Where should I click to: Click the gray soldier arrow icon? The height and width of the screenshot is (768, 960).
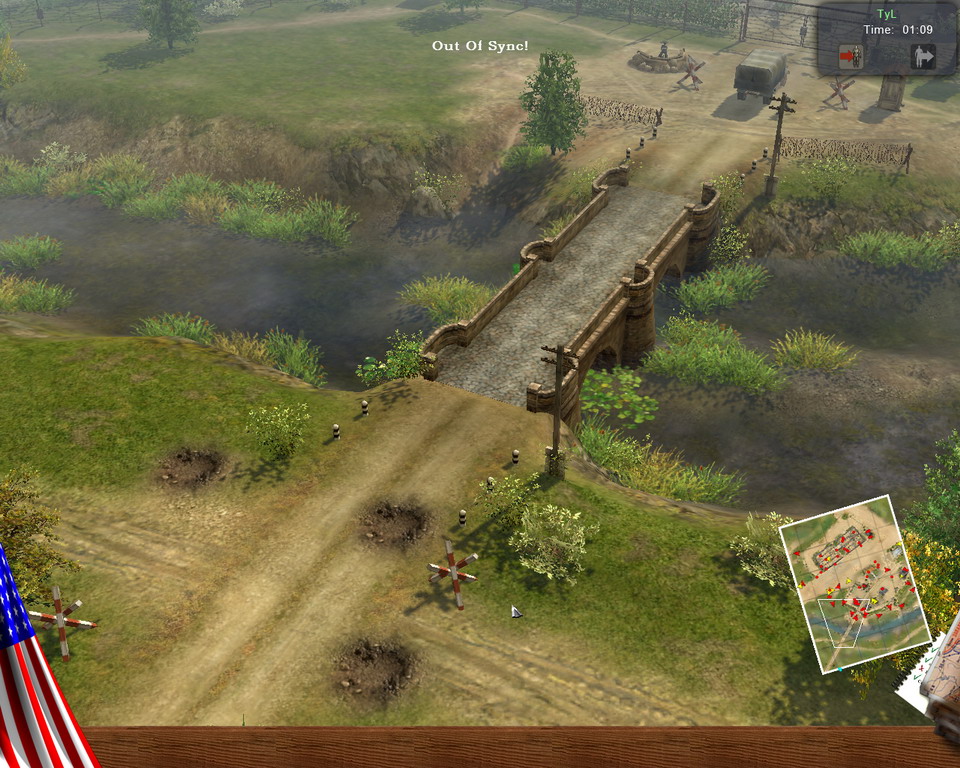922,57
